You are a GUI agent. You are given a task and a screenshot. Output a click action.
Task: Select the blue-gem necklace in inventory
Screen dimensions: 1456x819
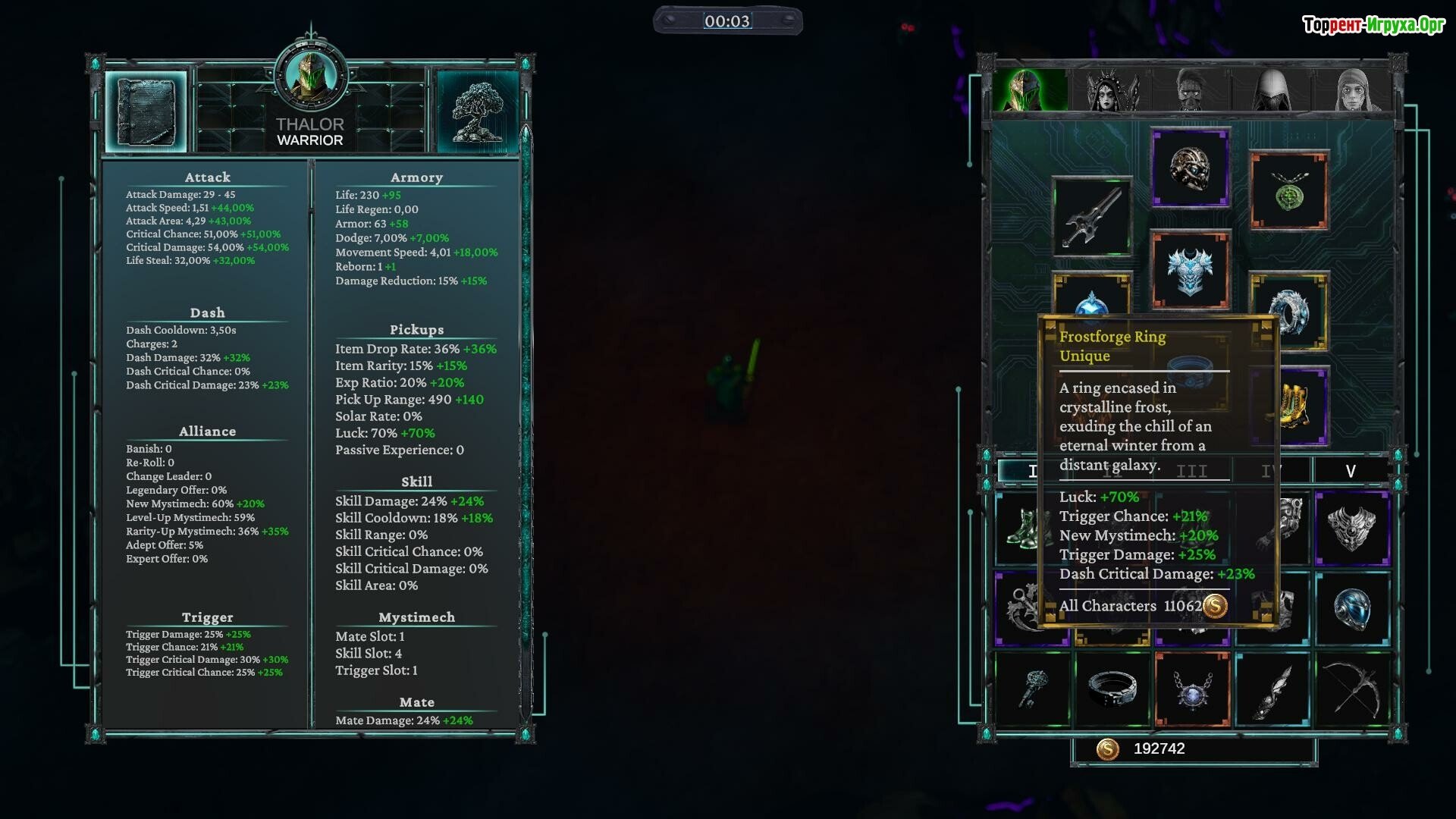tap(1192, 689)
